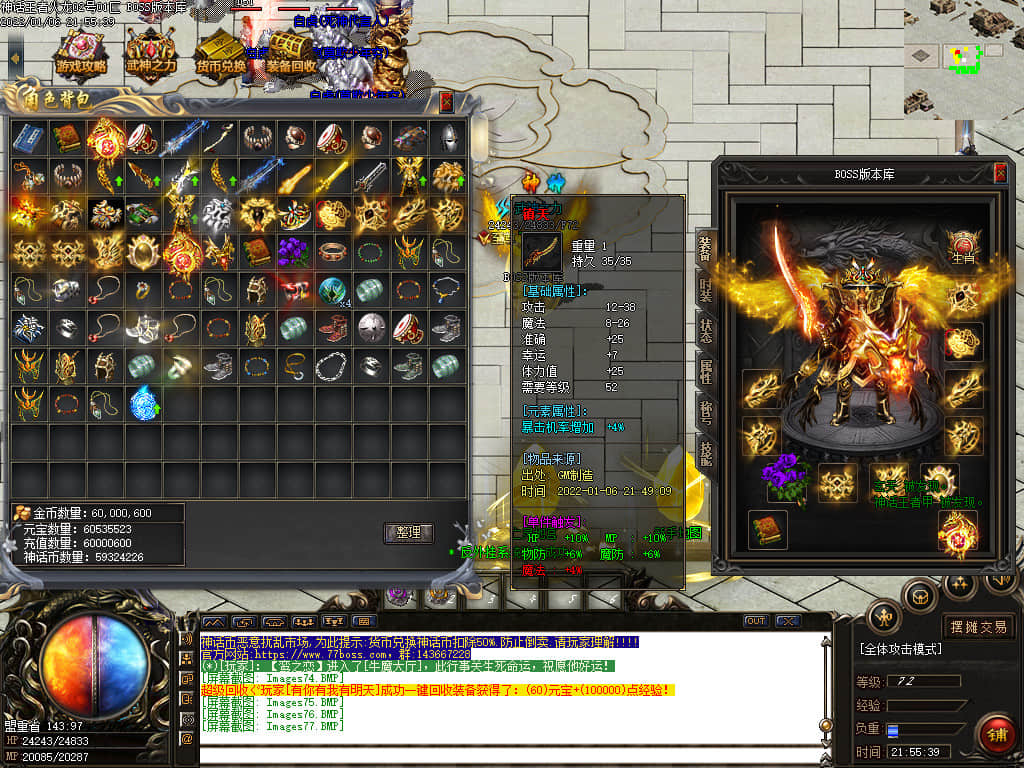This screenshot has width=1024, height=768.
Task: Open the 游戏攻略 game guide menu
Action: [81, 55]
